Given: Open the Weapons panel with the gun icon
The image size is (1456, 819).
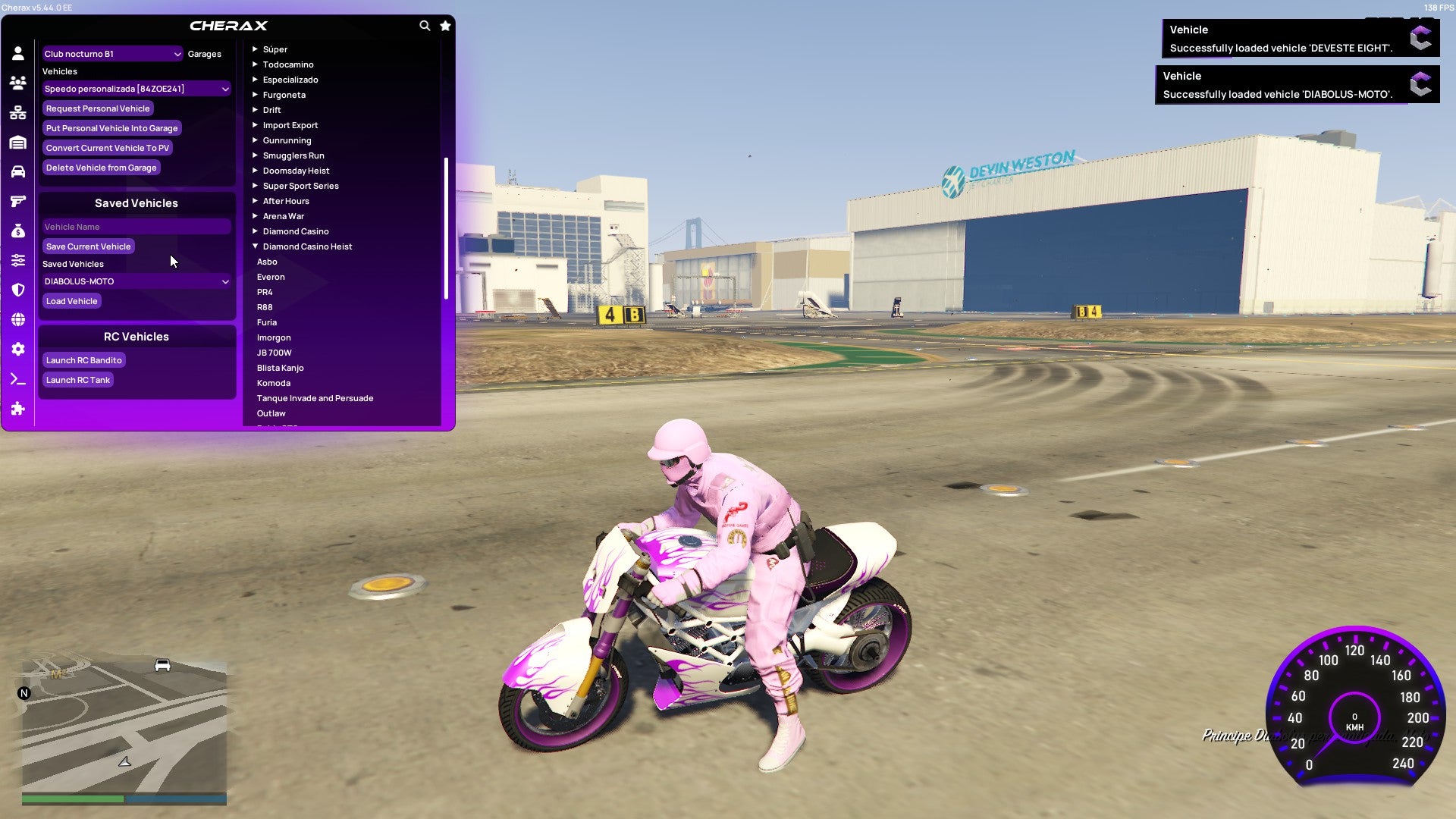Looking at the screenshot, I should (17, 200).
